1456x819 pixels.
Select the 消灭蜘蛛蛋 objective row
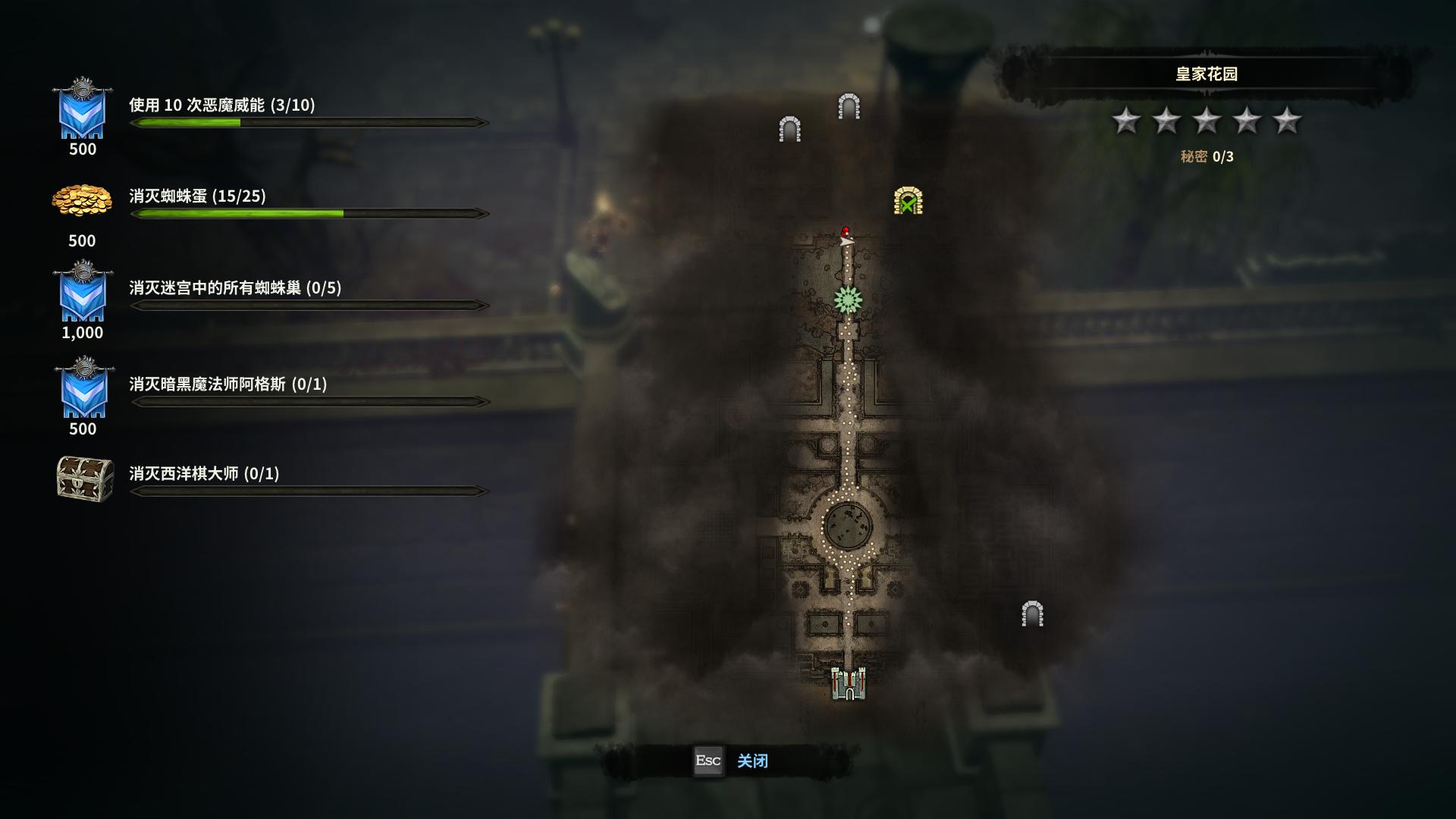tap(197, 196)
